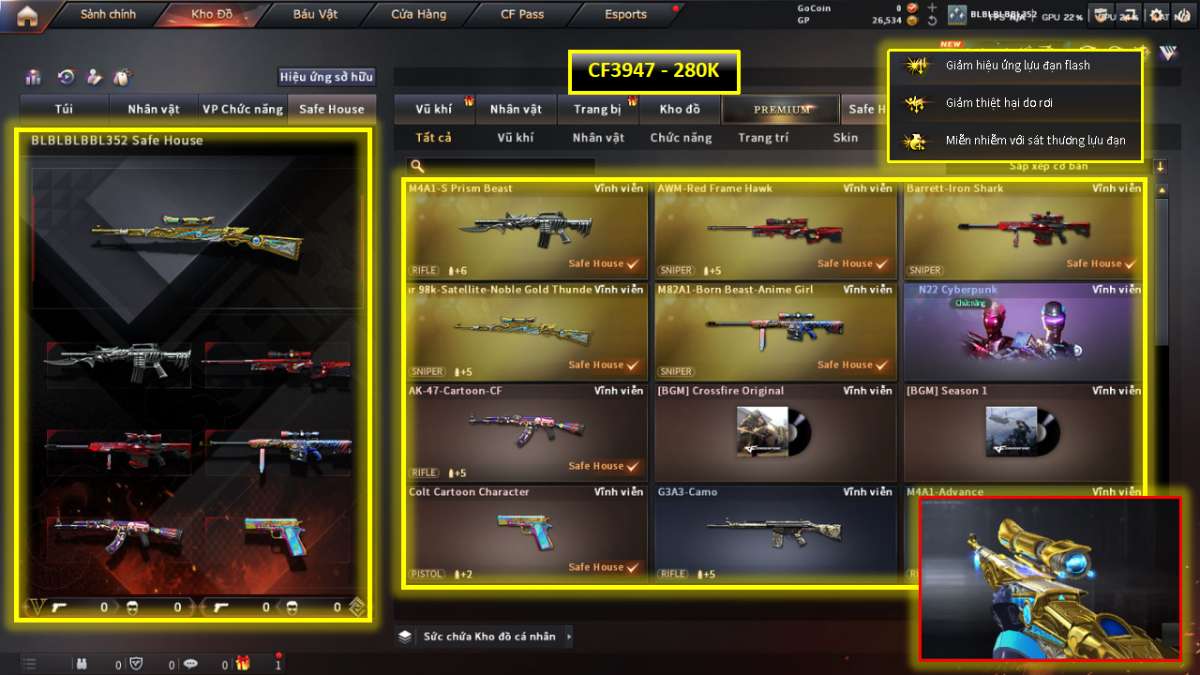Select the AK-47-Cartoon-CF rifle item
Image resolution: width=1200 pixels, height=675 pixels.
[526, 432]
